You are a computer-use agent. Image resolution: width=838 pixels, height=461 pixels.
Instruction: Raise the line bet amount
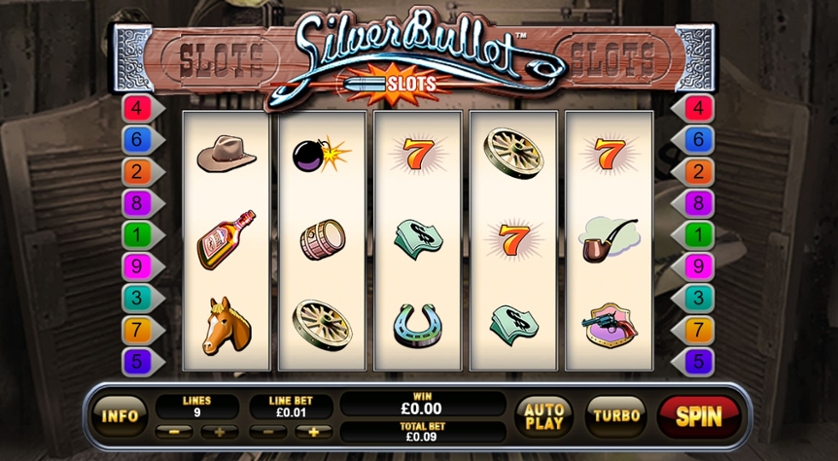[313, 432]
